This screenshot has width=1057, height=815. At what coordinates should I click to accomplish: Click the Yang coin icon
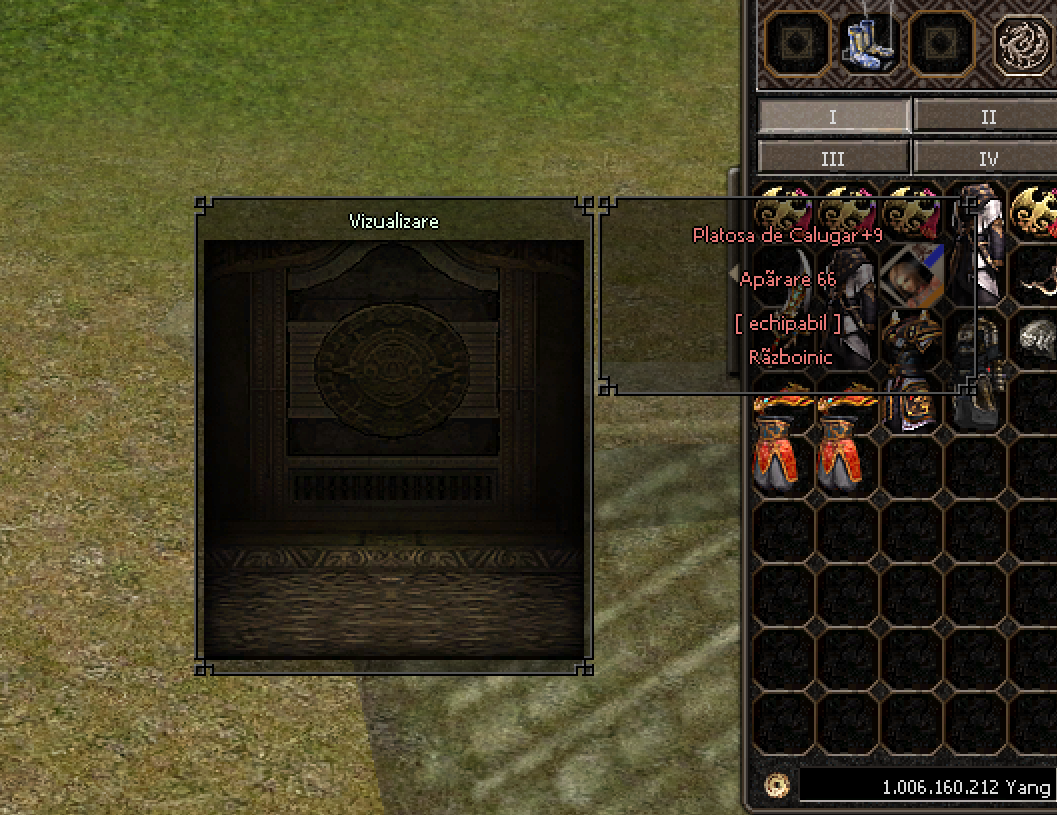(x=776, y=786)
